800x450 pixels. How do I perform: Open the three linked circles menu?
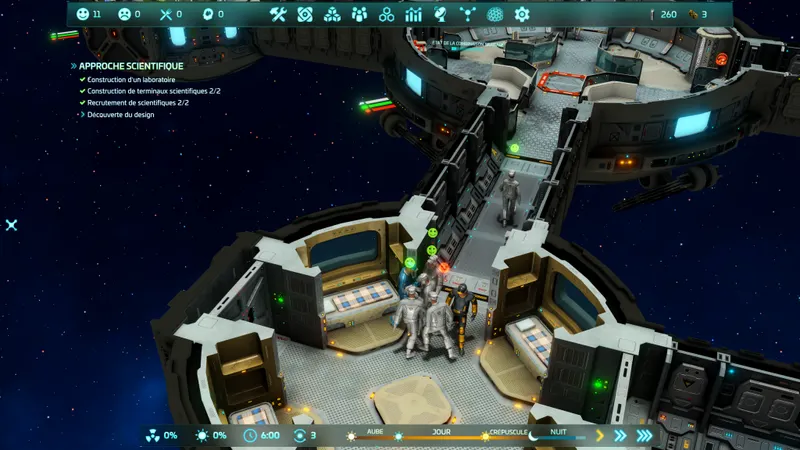tap(386, 14)
